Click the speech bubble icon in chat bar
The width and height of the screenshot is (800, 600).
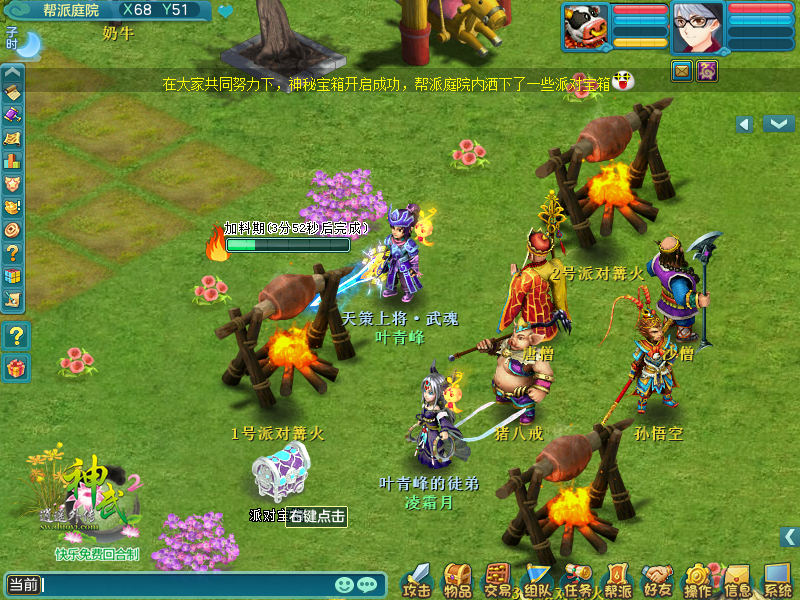(x=367, y=584)
